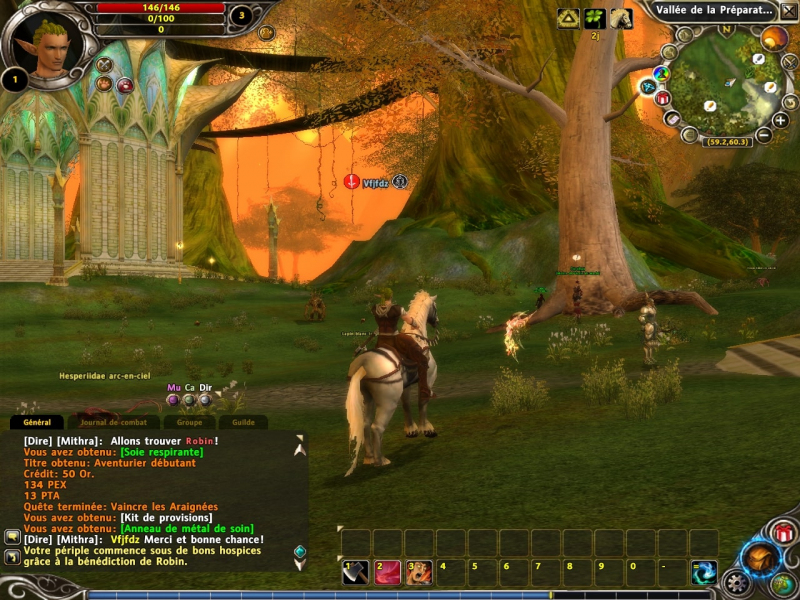Zoom out the minimap with the minus button
This screenshot has height=600, width=800.
point(764,134)
